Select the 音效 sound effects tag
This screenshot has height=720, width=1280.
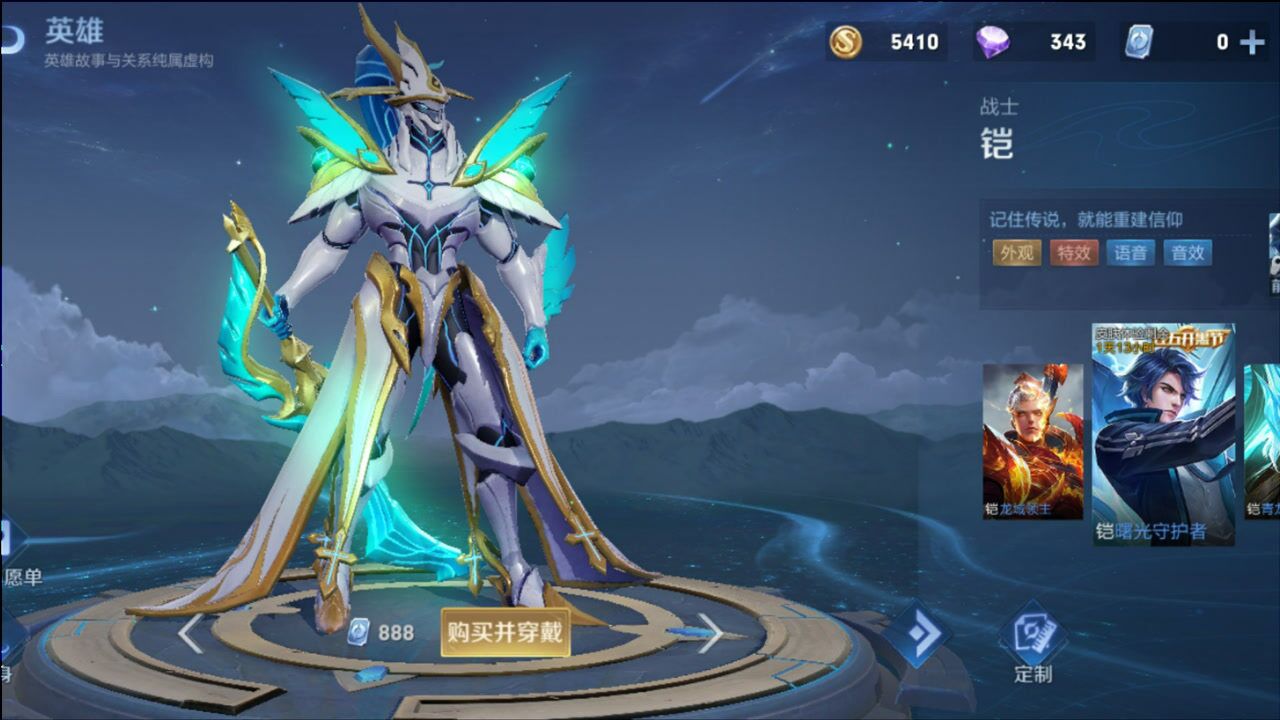1187,253
